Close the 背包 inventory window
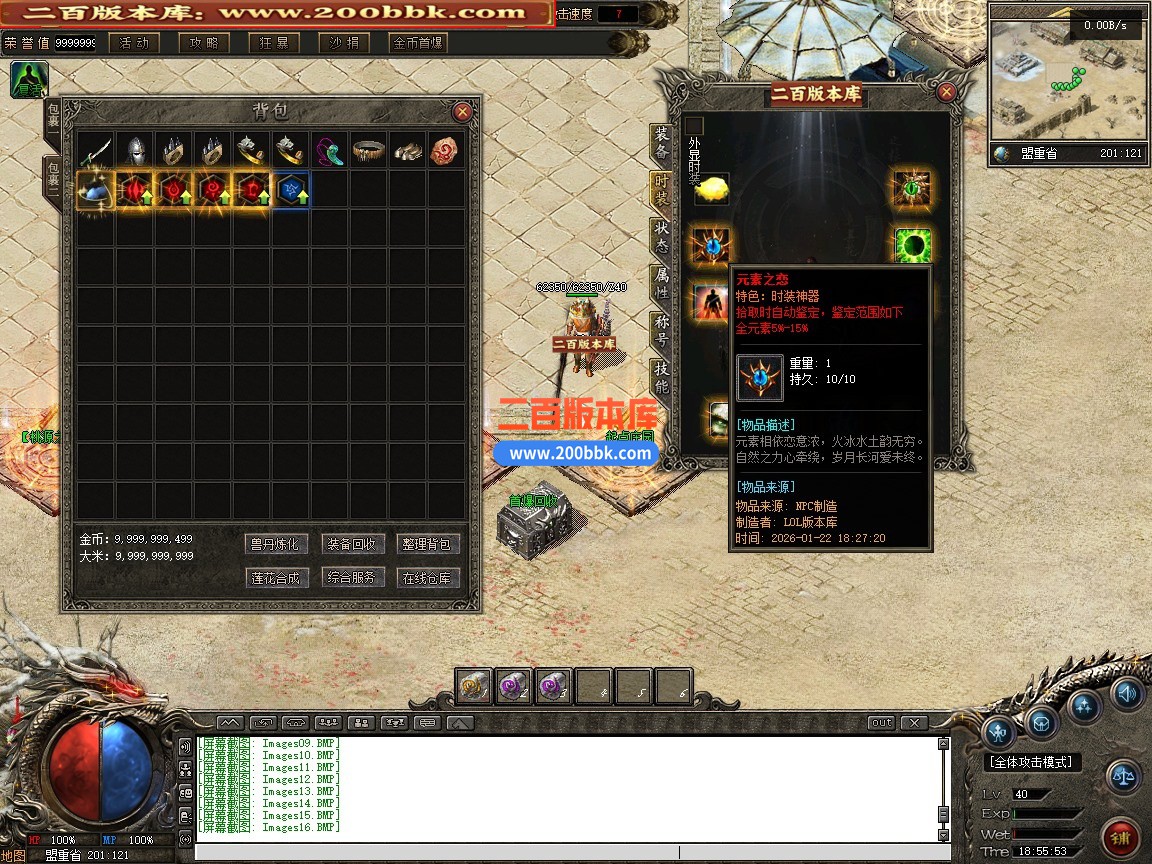The height and width of the screenshot is (864, 1152). point(462,112)
